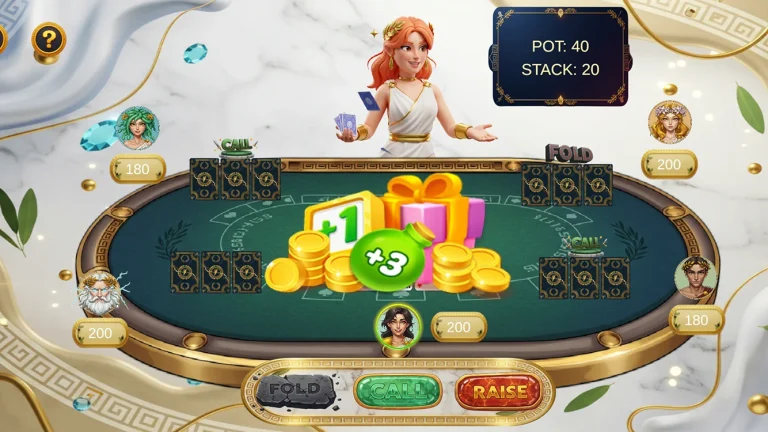Open the question mark help button
This screenshot has width=768, height=432.
tap(48, 40)
